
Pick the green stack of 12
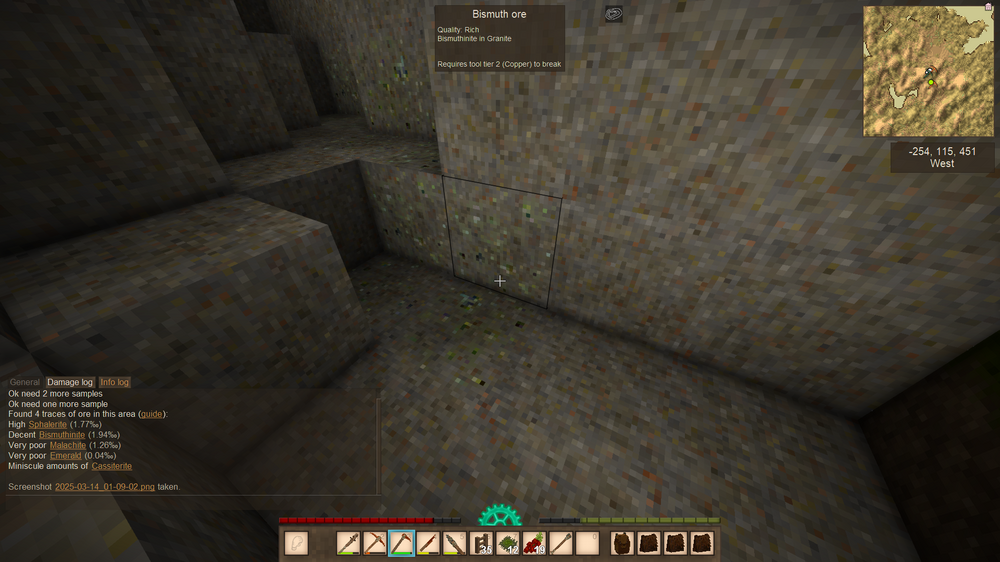pos(507,543)
